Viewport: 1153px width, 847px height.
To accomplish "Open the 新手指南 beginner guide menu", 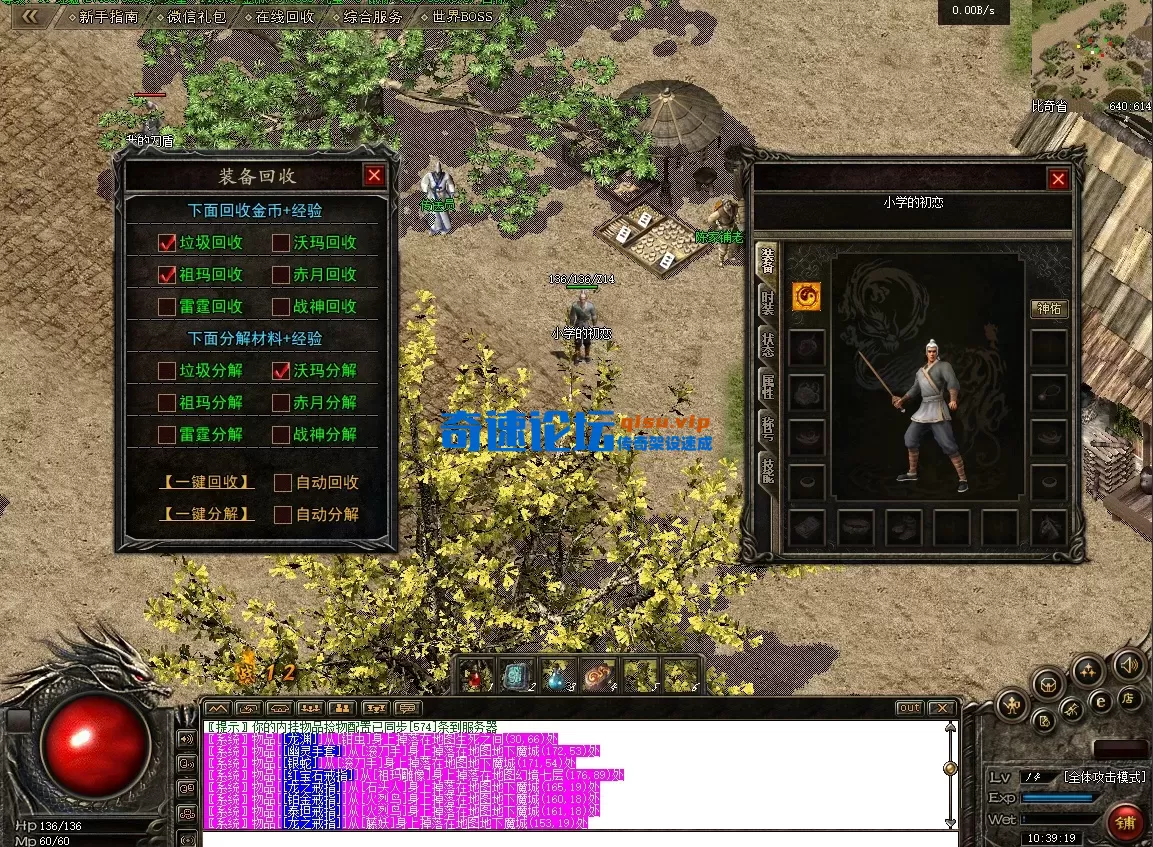I will pyautogui.click(x=108, y=17).
